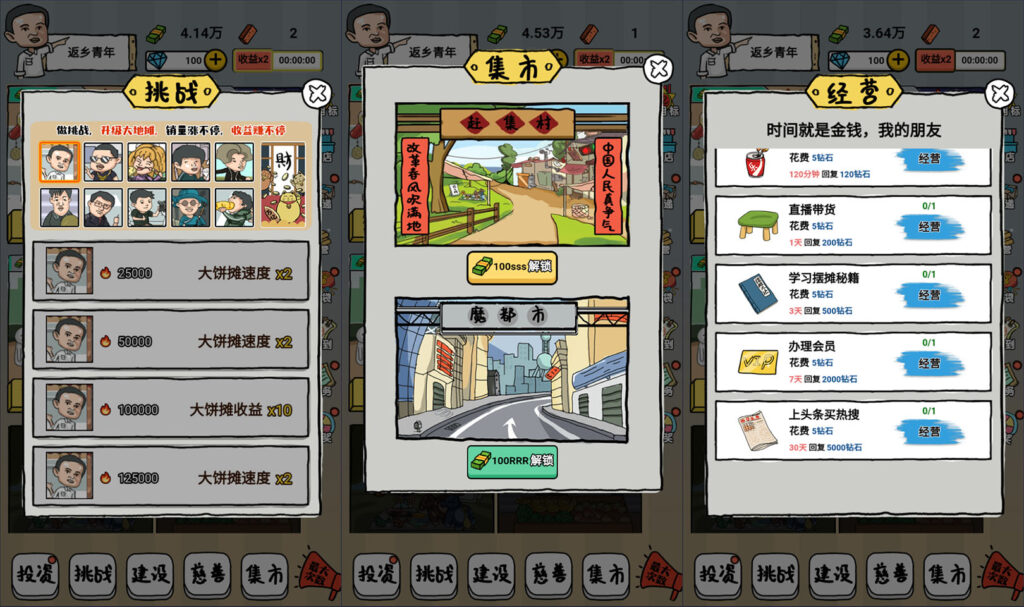Tap the 魔都市 city market picture
The height and width of the screenshot is (607, 1024).
tap(511, 369)
